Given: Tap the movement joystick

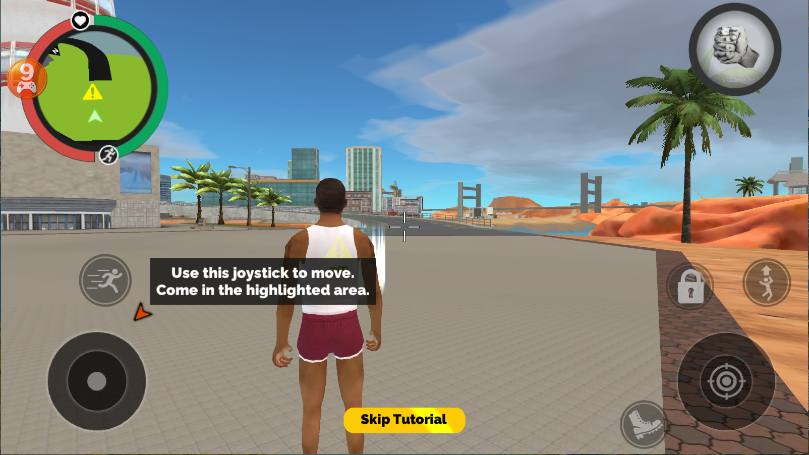Looking at the screenshot, I should 96,381.
